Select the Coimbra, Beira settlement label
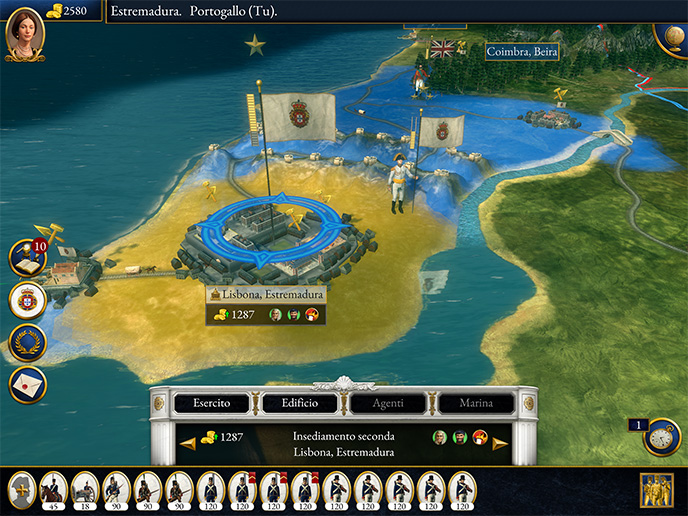Image resolution: width=688 pixels, height=516 pixels. (521, 52)
